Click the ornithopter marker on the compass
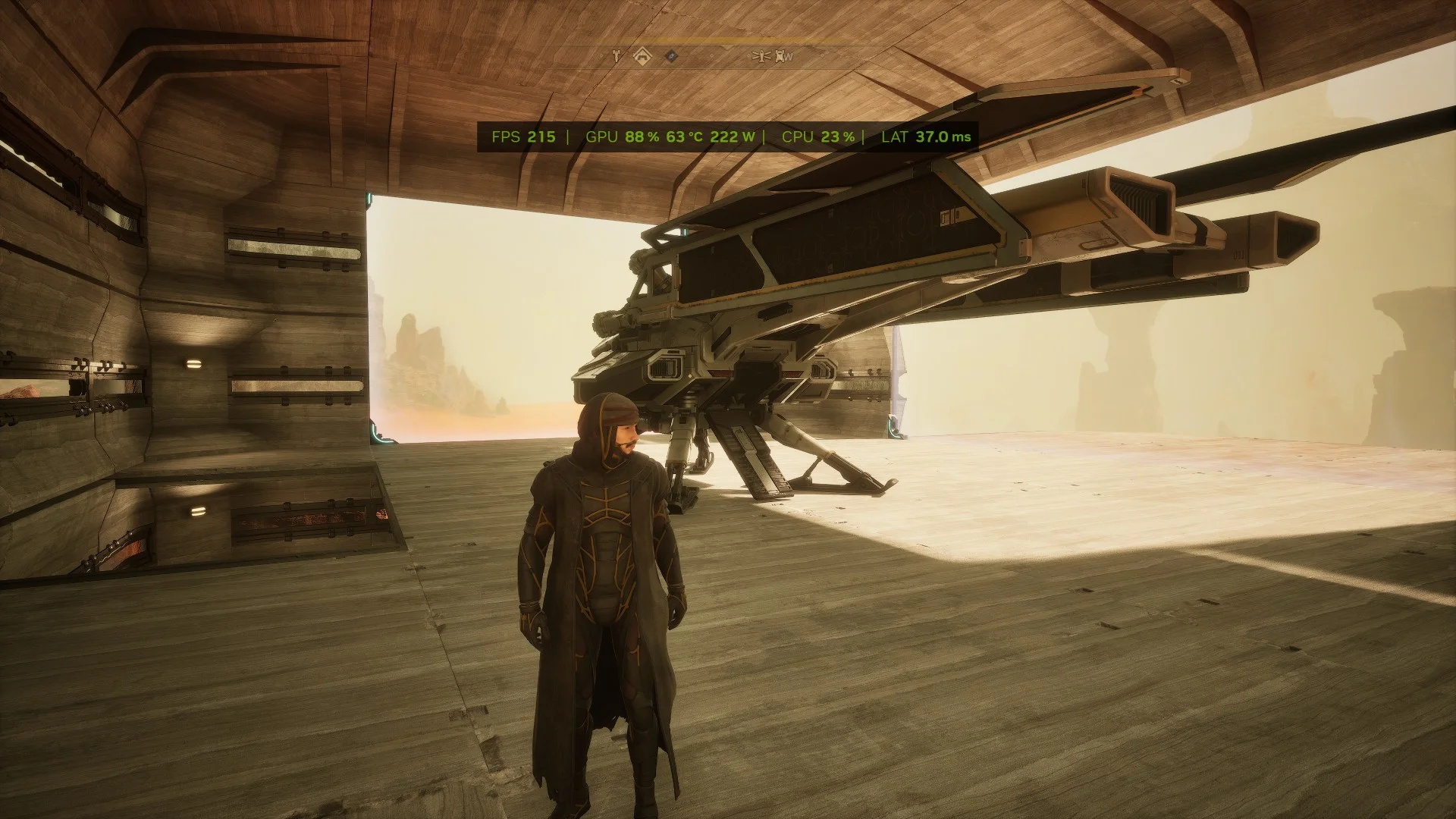1456x819 pixels. click(x=761, y=55)
